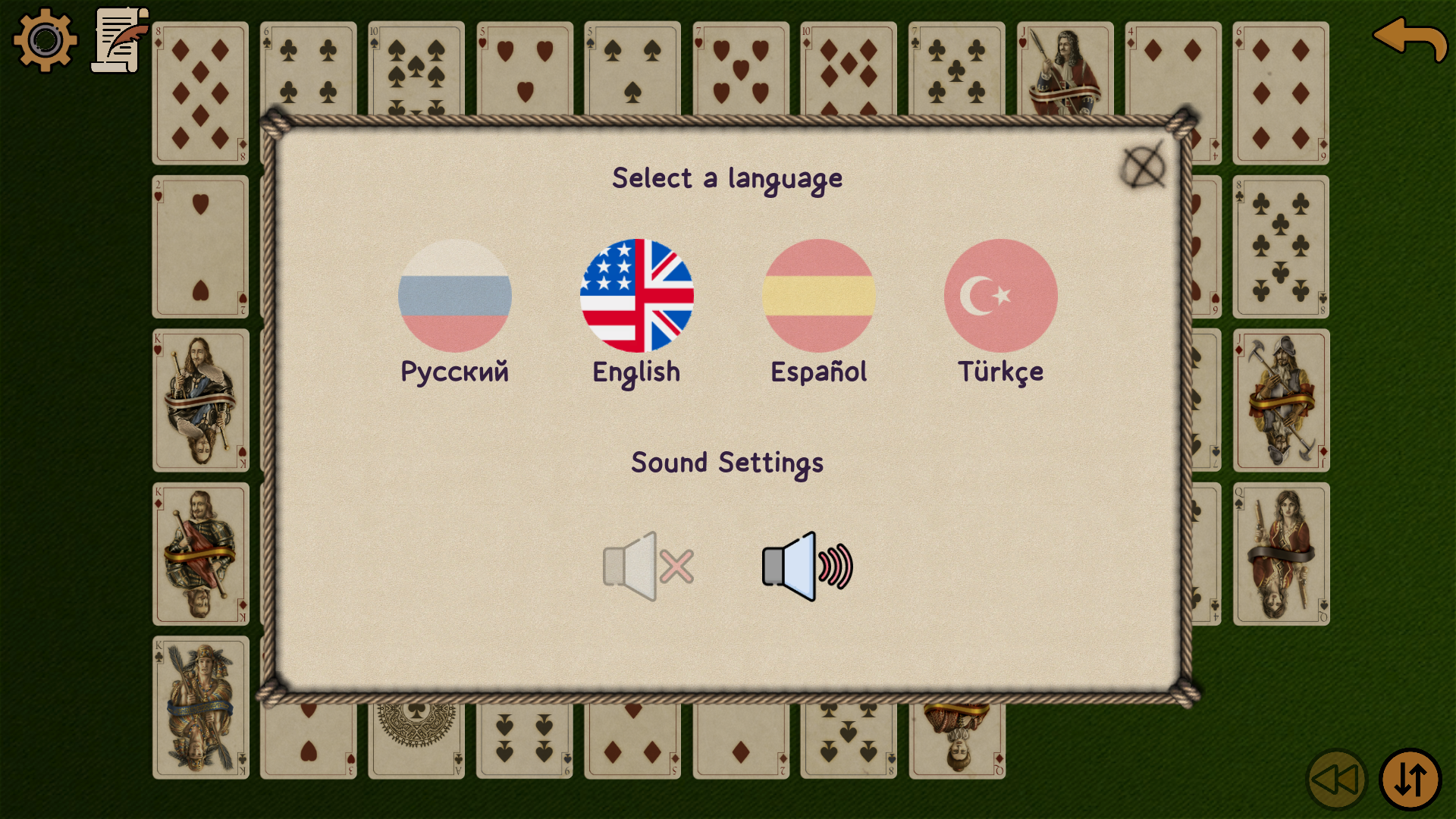Click the Sound Settings heading
The width and height of the screenshot is (1456, 819).
[727, 463]
